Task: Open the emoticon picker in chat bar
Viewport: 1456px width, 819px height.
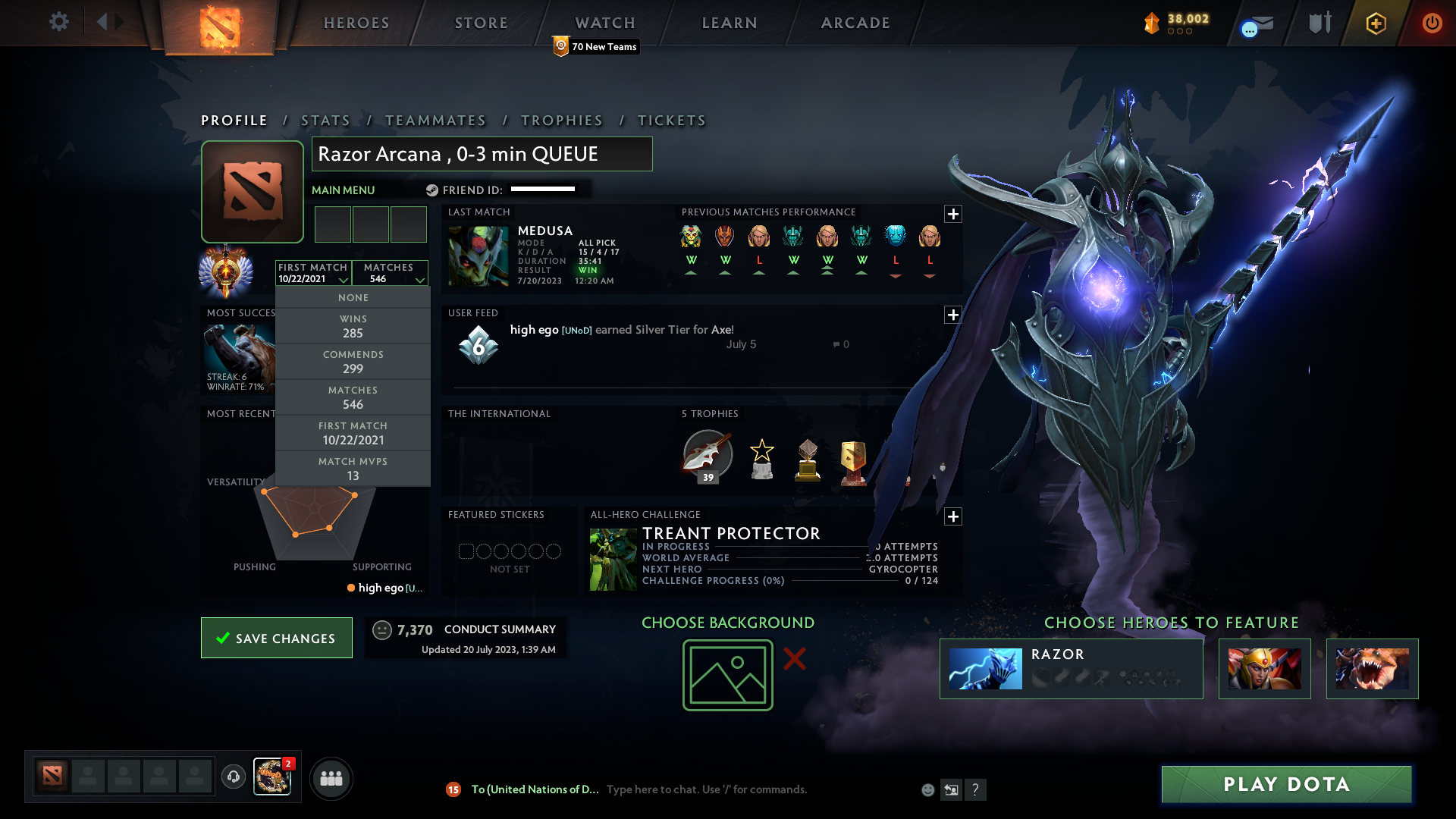Action: 927,789
